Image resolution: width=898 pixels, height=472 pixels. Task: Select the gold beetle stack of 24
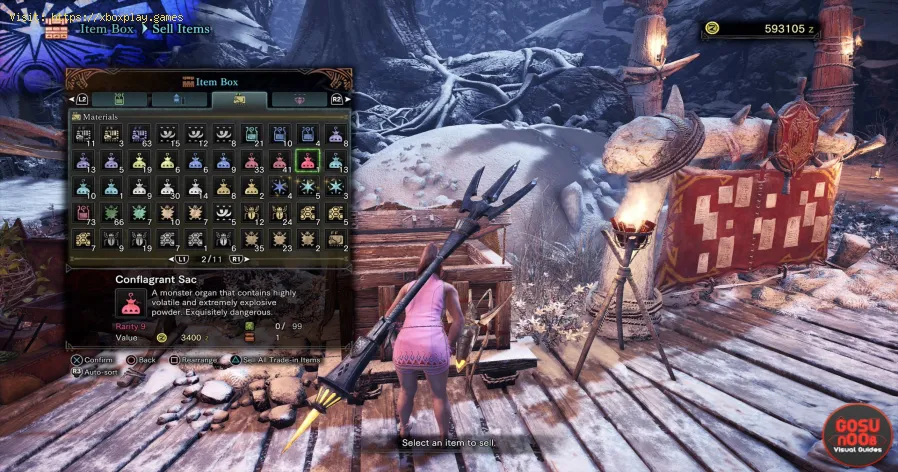coord(279,212)
